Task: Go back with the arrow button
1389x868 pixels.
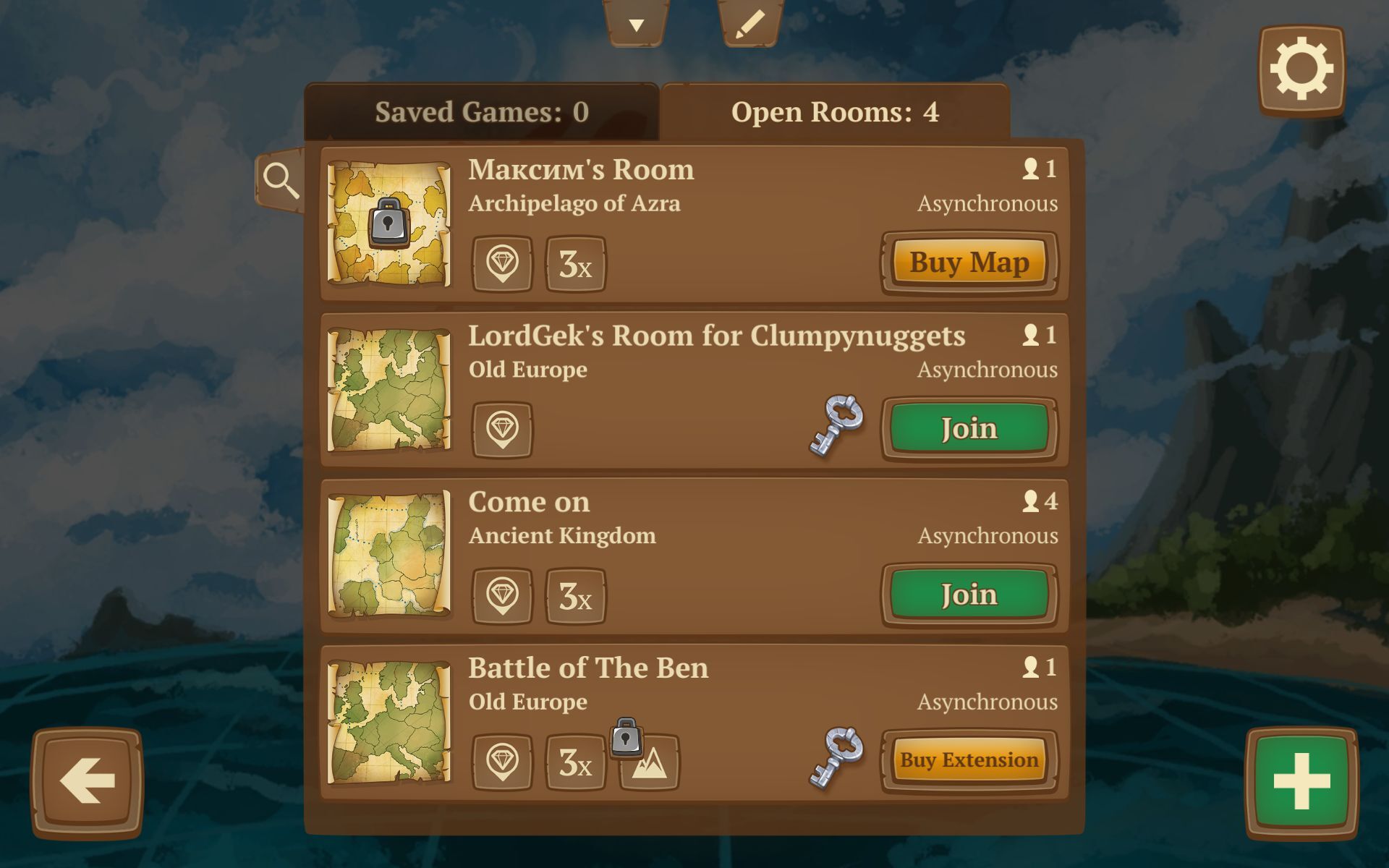Action: 88,781
